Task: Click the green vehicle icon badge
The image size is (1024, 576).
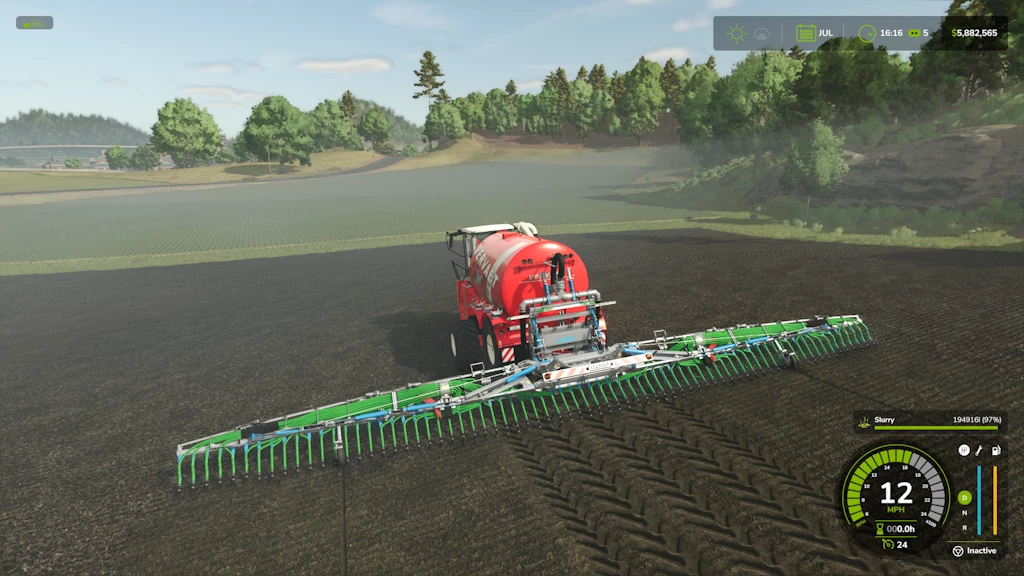Action: tap(34, 22)
